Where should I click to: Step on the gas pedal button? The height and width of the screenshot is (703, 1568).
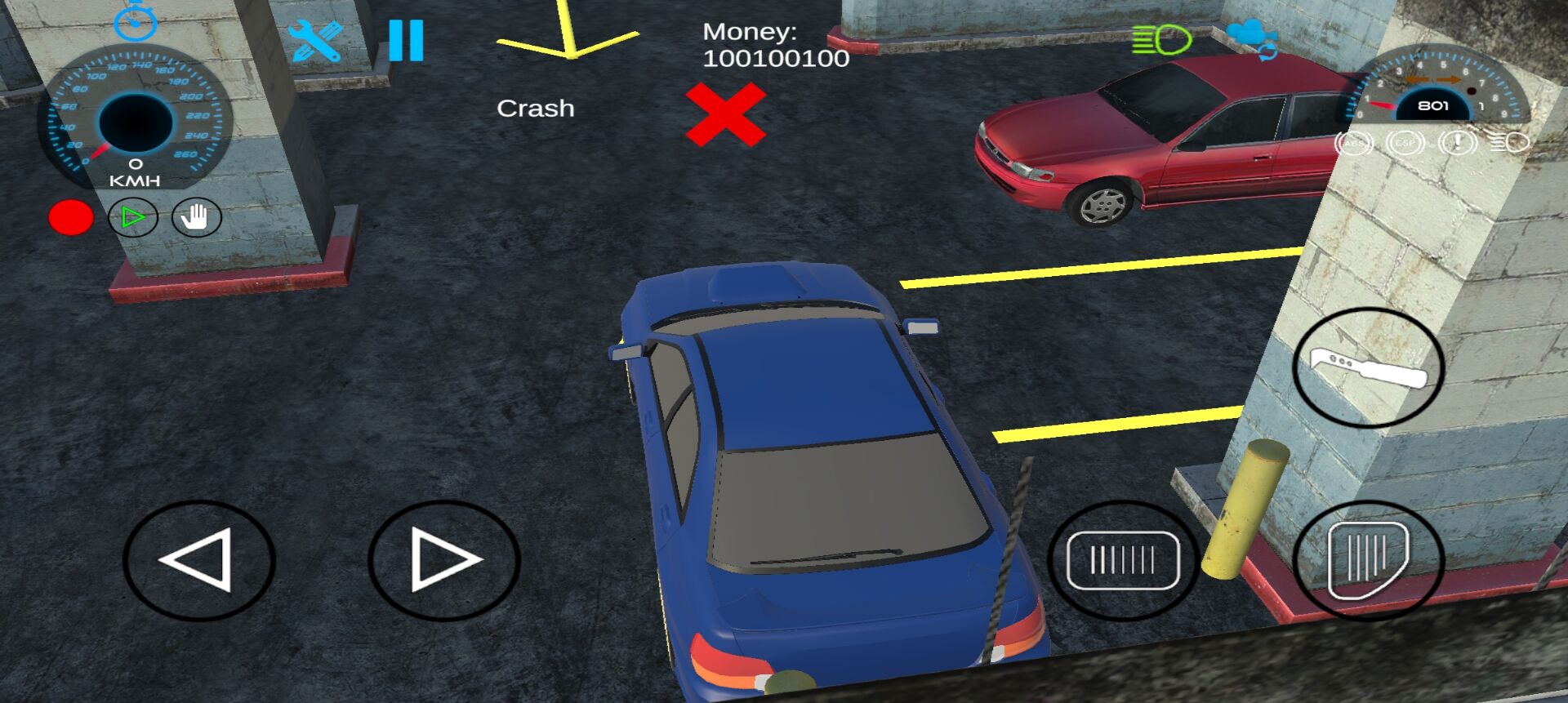[x=1369, y=560]
